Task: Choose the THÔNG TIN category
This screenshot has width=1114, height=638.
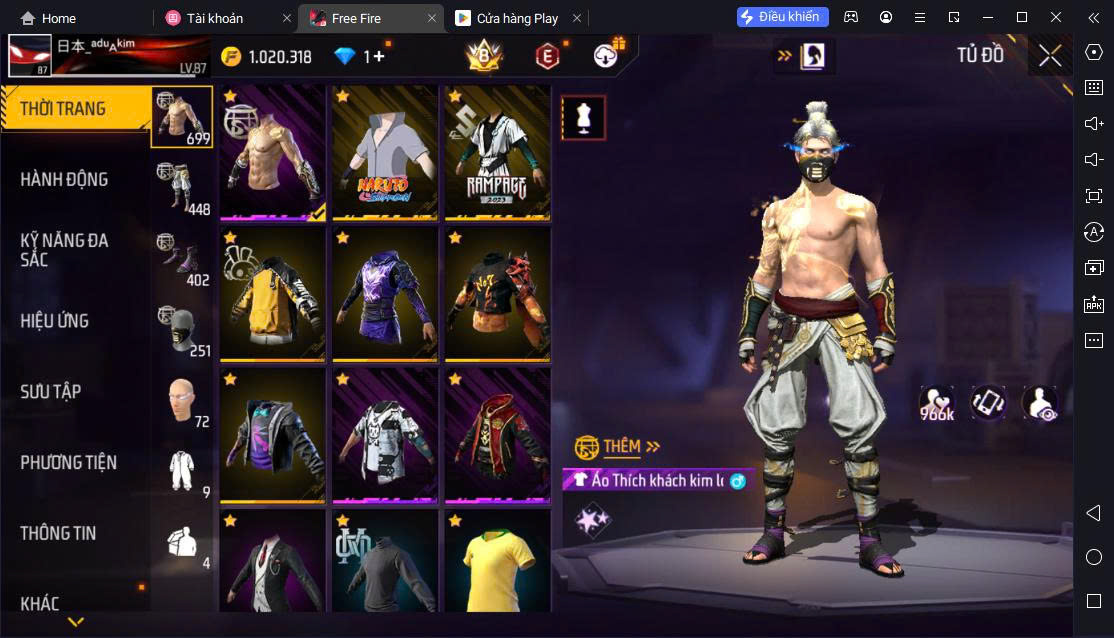Action: pyautogui.click(x=58, y=533)
